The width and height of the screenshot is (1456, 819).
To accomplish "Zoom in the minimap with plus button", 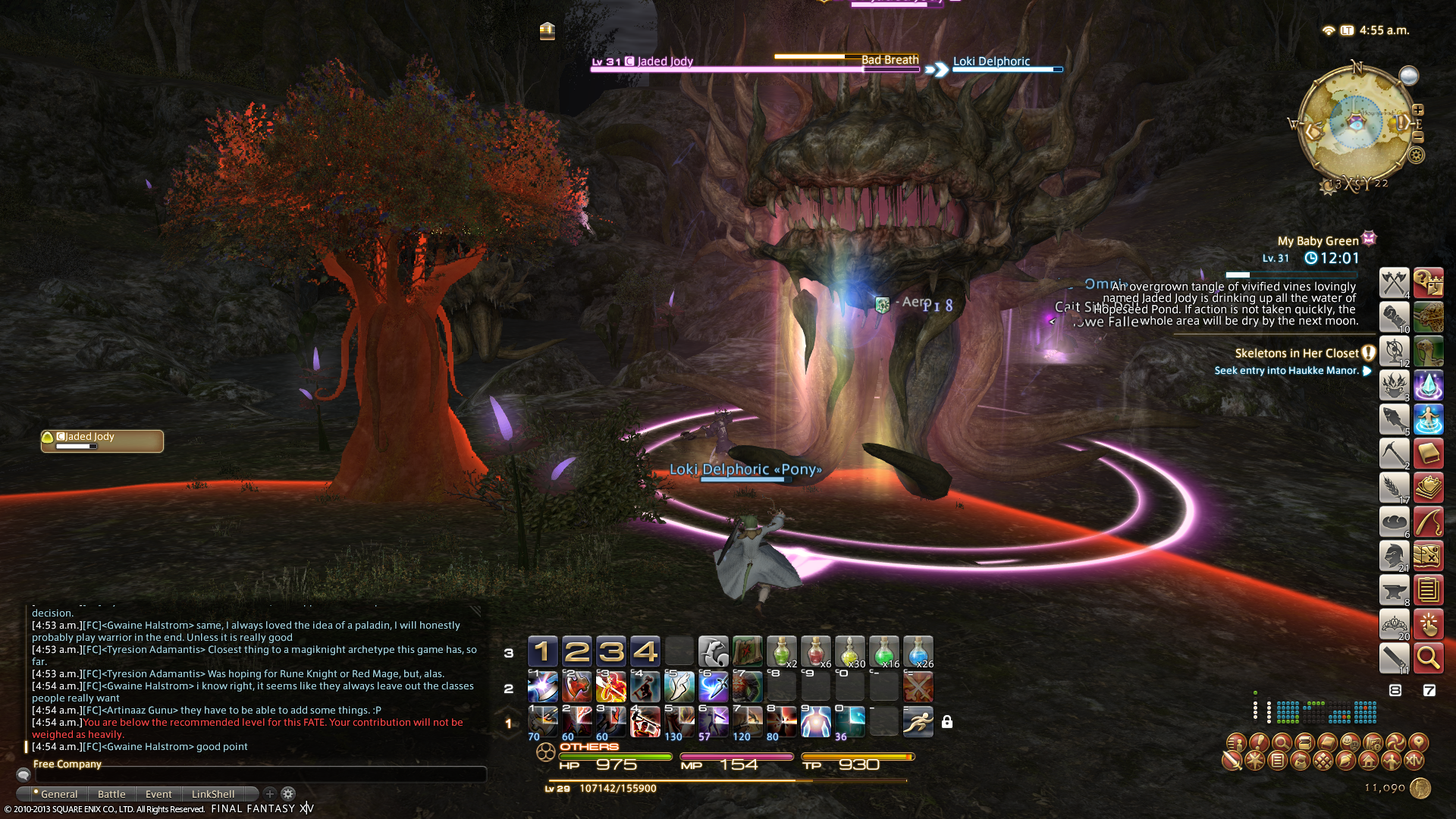I will click(1418, 110).
